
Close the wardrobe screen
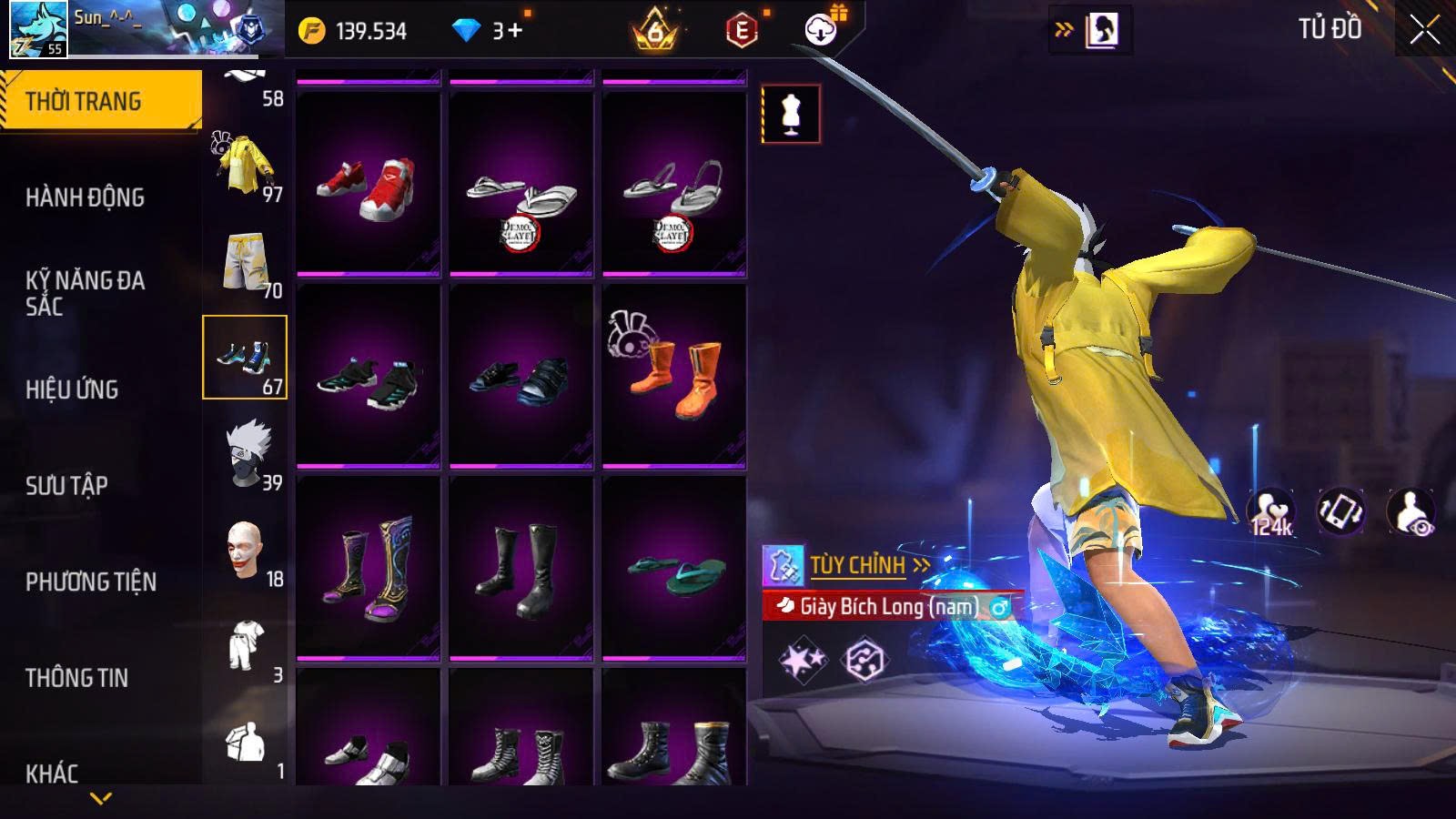(x=1424, y=31)
